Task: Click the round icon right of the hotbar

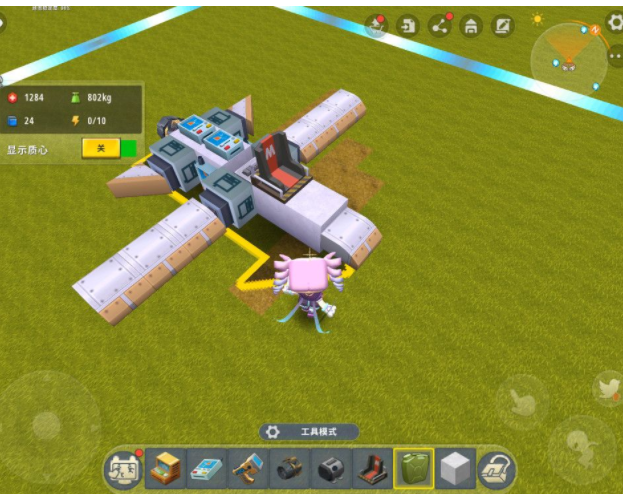Action: 496,468
